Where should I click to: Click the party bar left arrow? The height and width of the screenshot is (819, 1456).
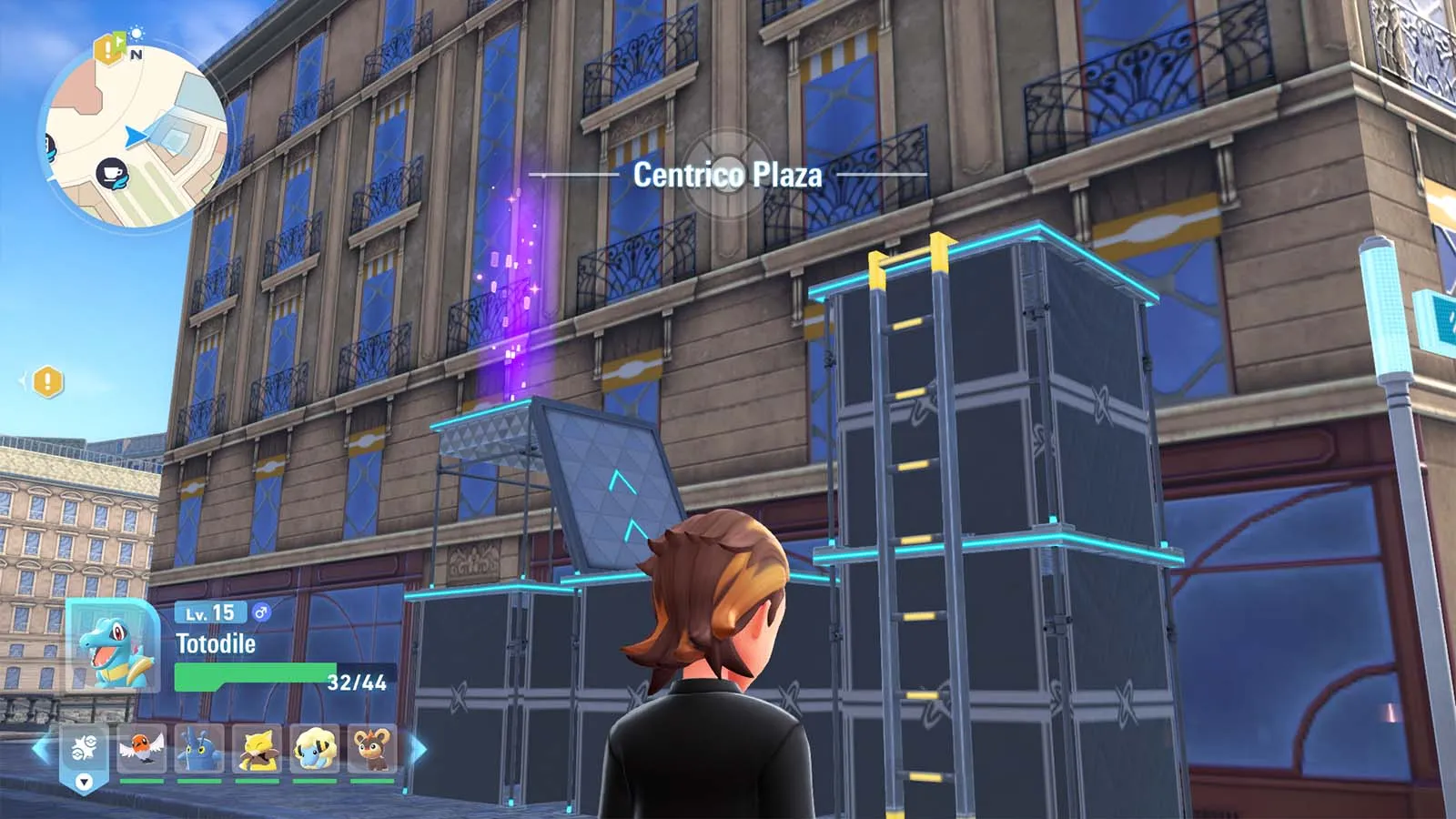coord(41,750)
